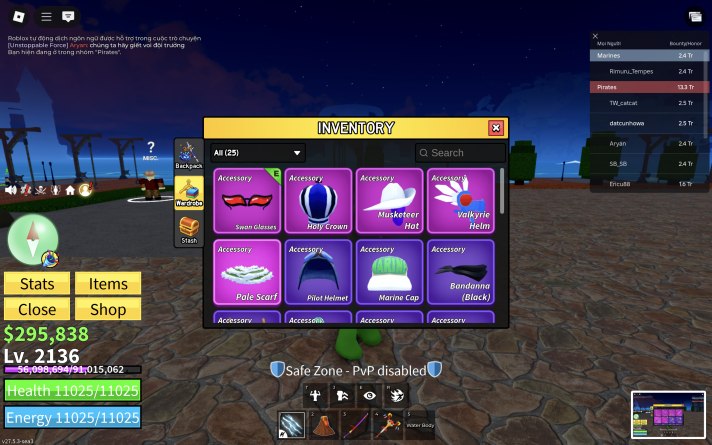Open the Shop

(108, 309)
